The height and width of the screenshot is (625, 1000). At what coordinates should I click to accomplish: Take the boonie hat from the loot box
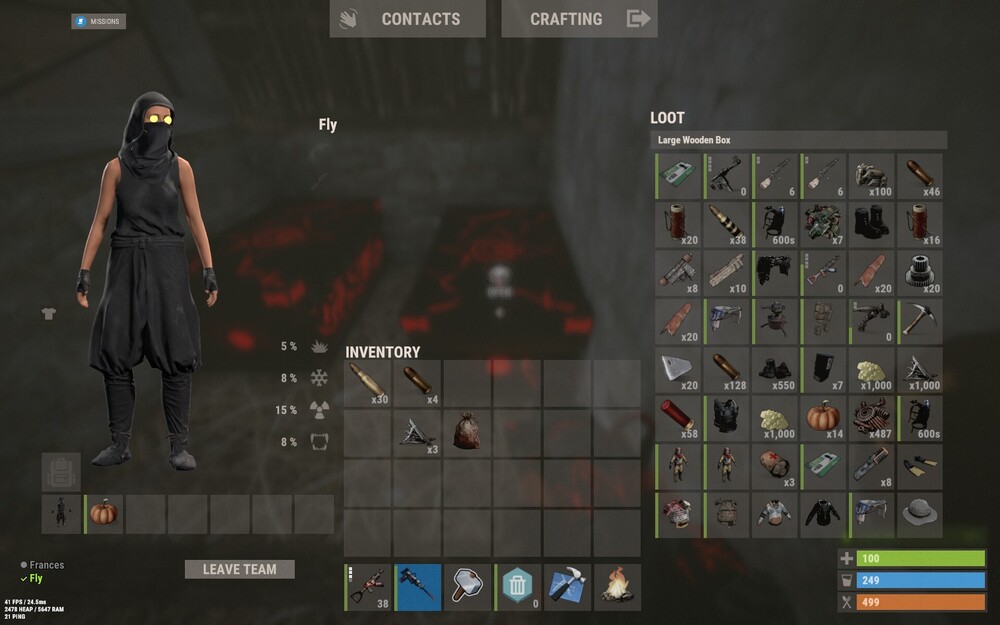[x=920, y=513]
